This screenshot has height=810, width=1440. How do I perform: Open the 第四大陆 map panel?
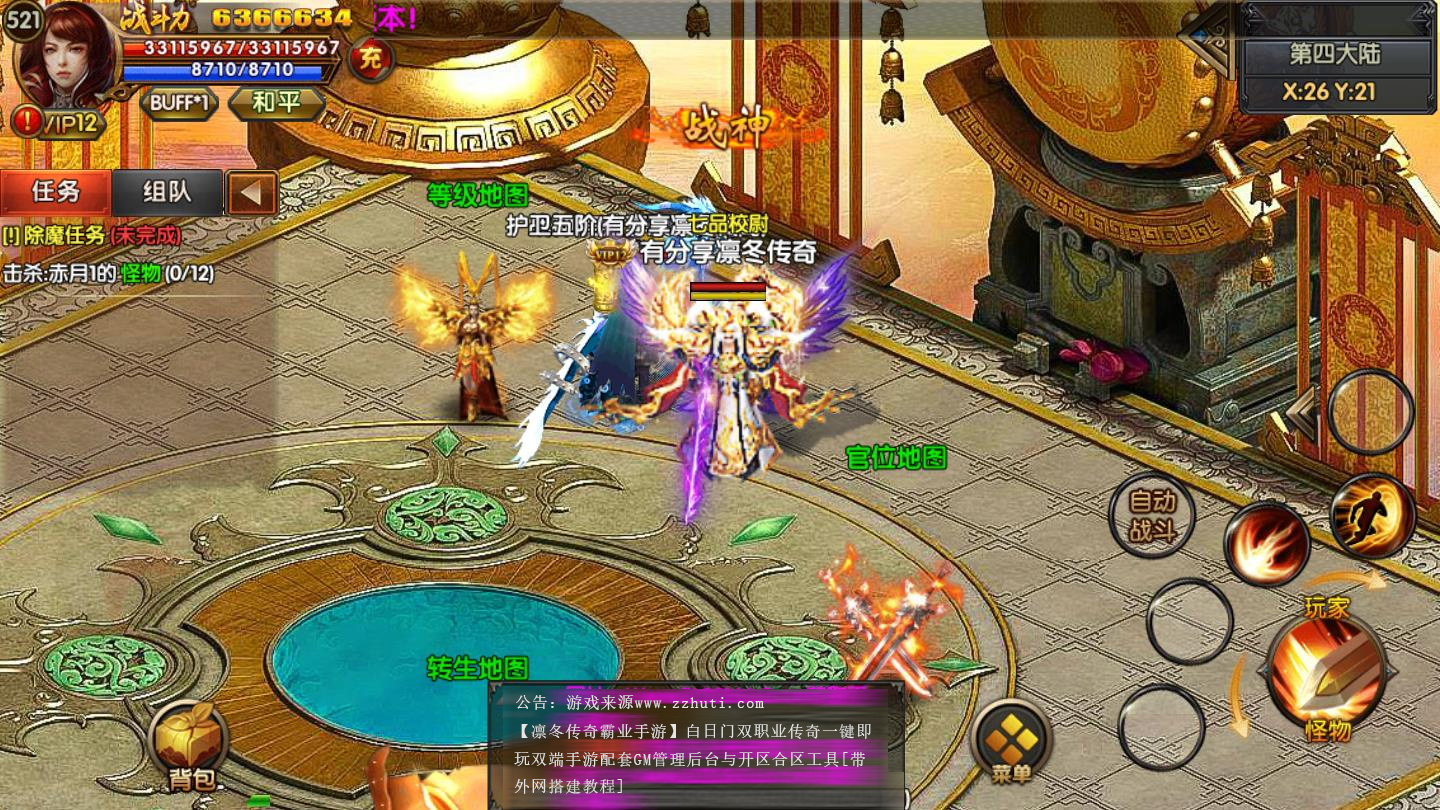[x=1334, y=54]
